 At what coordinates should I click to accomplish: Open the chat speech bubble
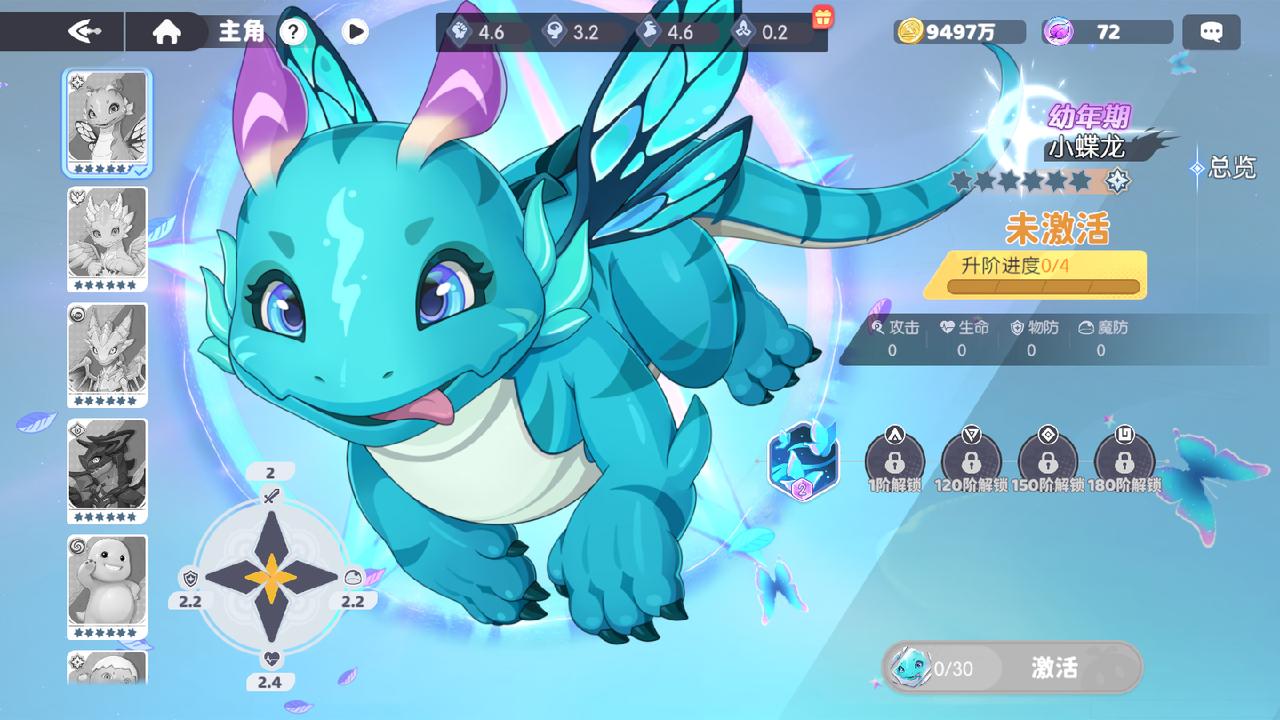[1211, 32]
